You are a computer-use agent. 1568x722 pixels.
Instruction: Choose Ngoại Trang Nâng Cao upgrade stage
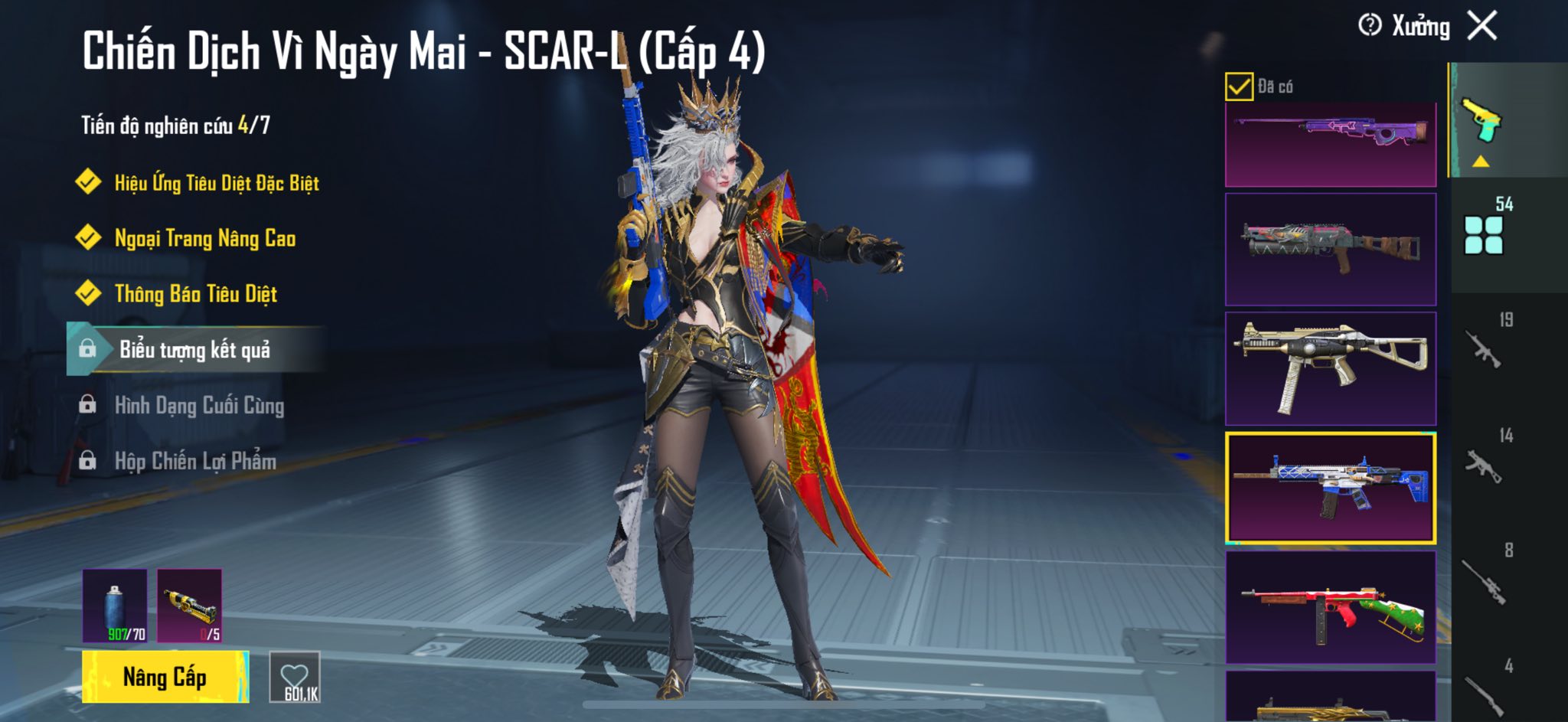[x=204, y=239]
